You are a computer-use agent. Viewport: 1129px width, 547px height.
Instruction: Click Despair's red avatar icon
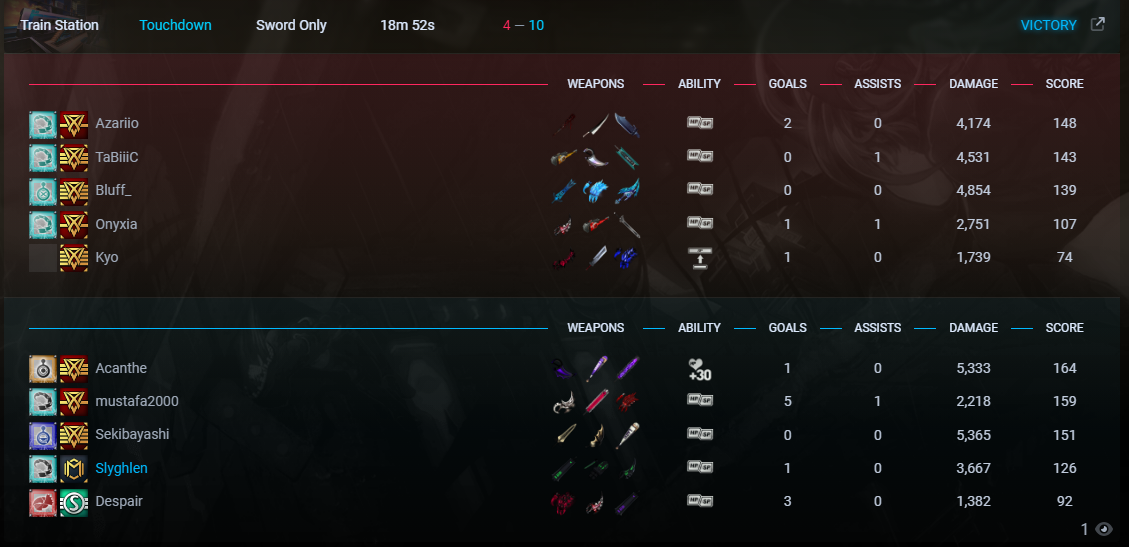[43, 501]
